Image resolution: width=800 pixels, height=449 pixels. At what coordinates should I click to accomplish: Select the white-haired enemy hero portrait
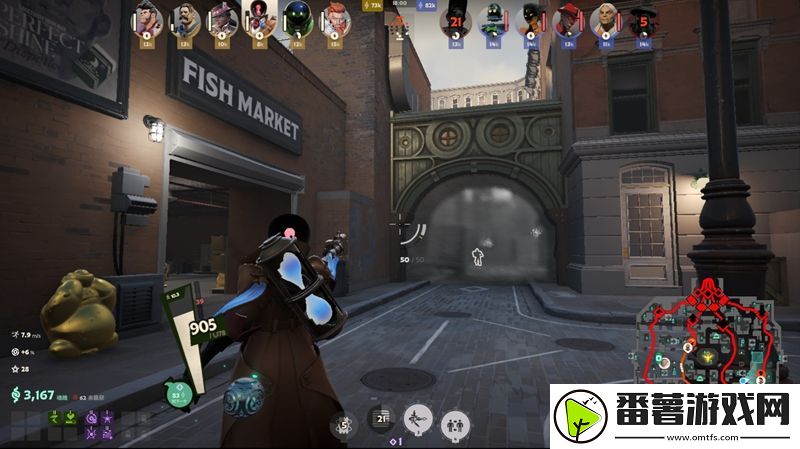605,19
